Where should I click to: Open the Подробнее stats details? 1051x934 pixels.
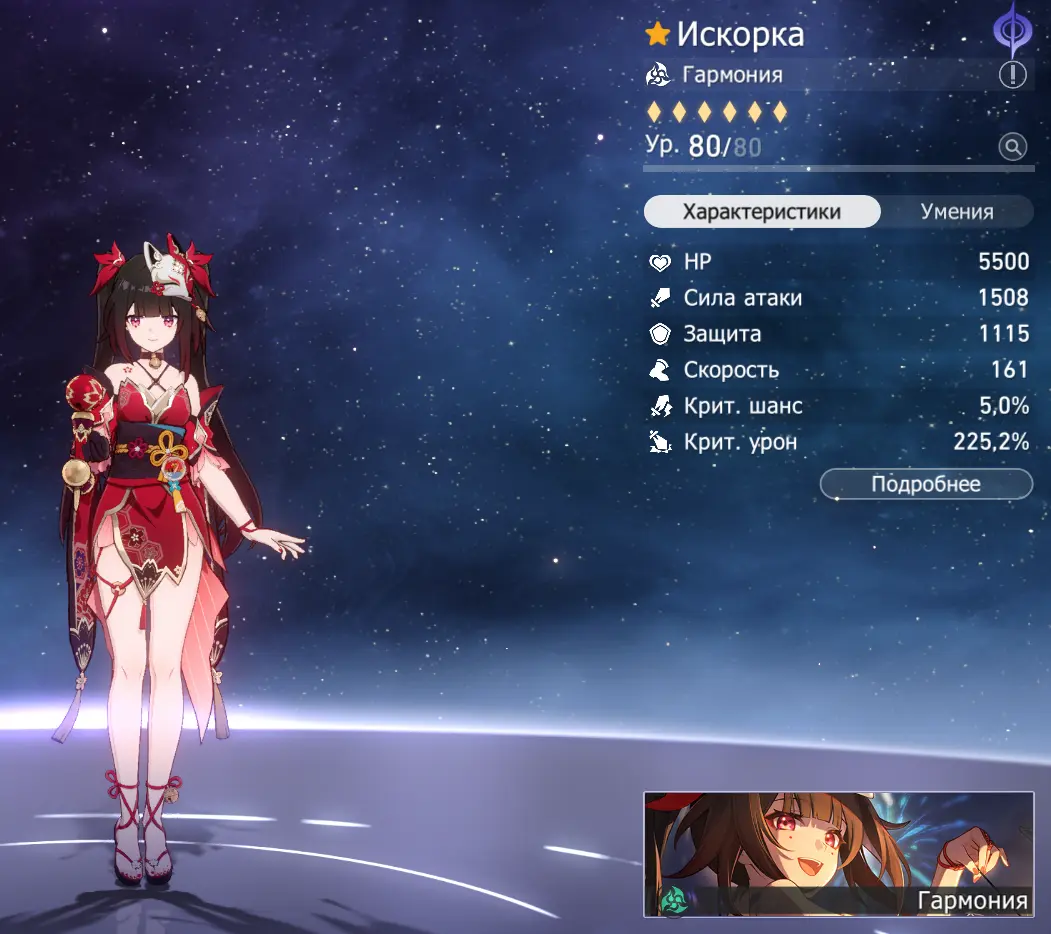[925, 485]
